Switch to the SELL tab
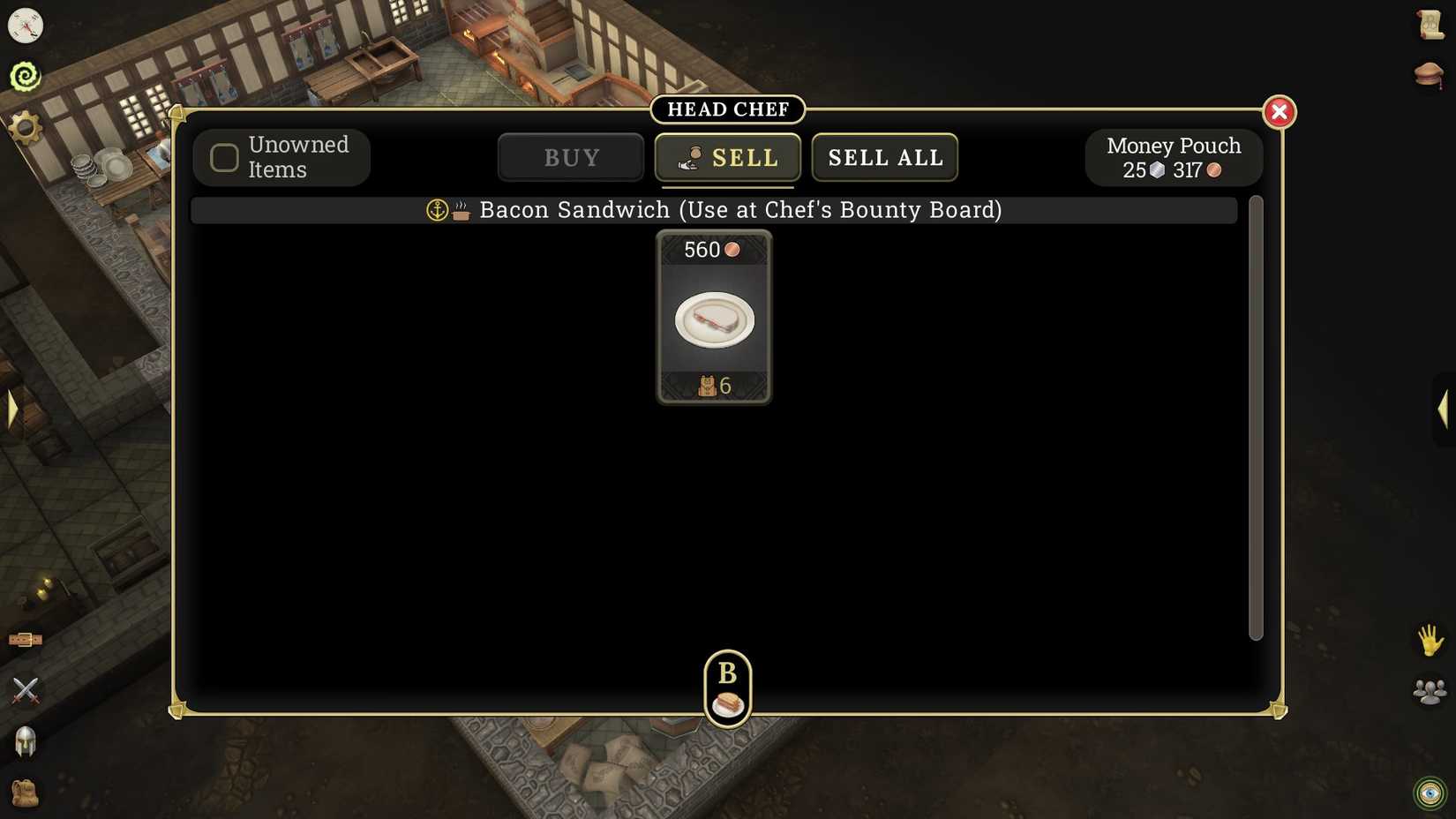Image resolution: width=1456 pixels, height=819 pixels. coord(727,157)
